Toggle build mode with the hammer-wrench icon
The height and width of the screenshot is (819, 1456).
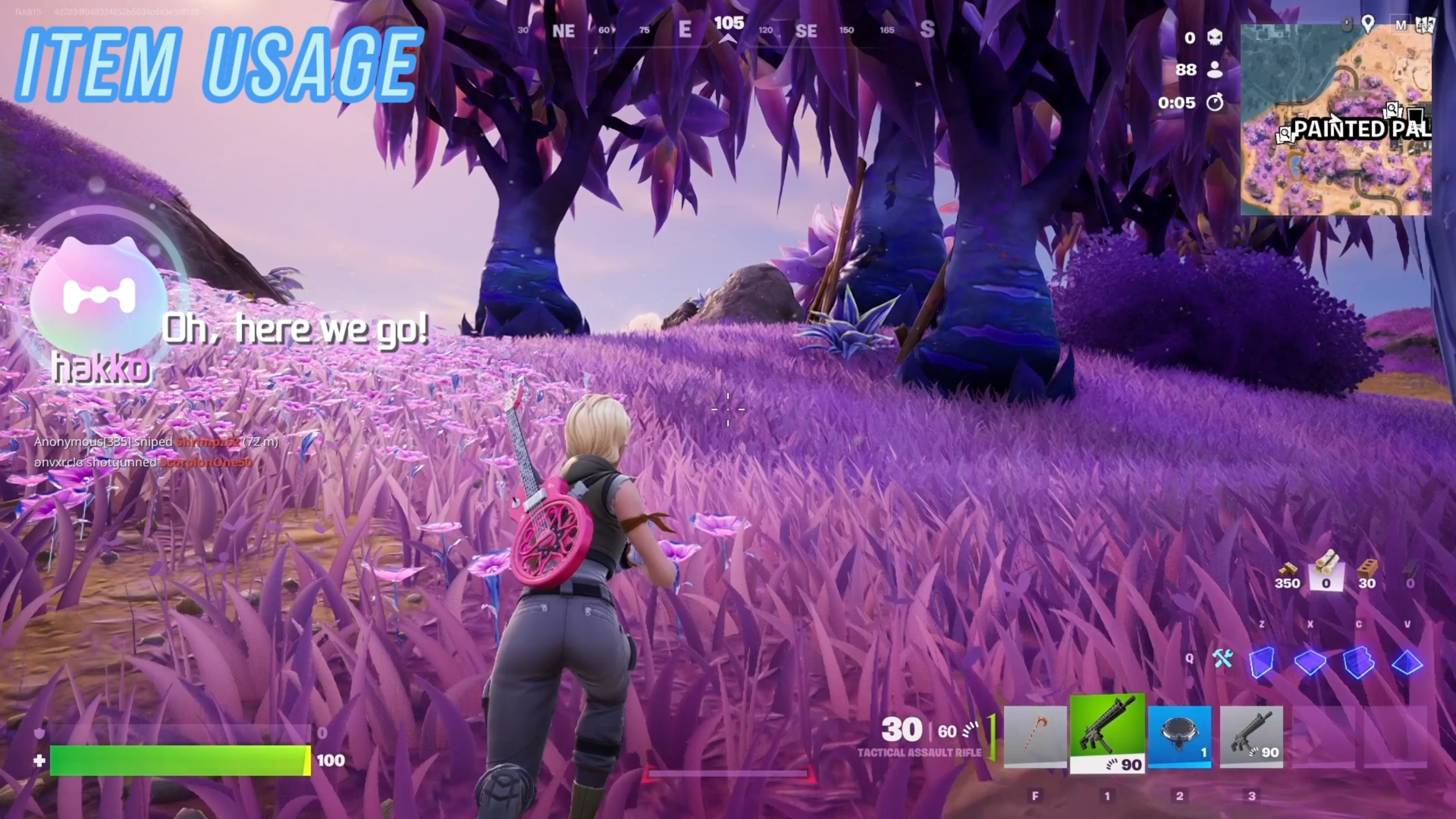click(x=1222, y=659)
